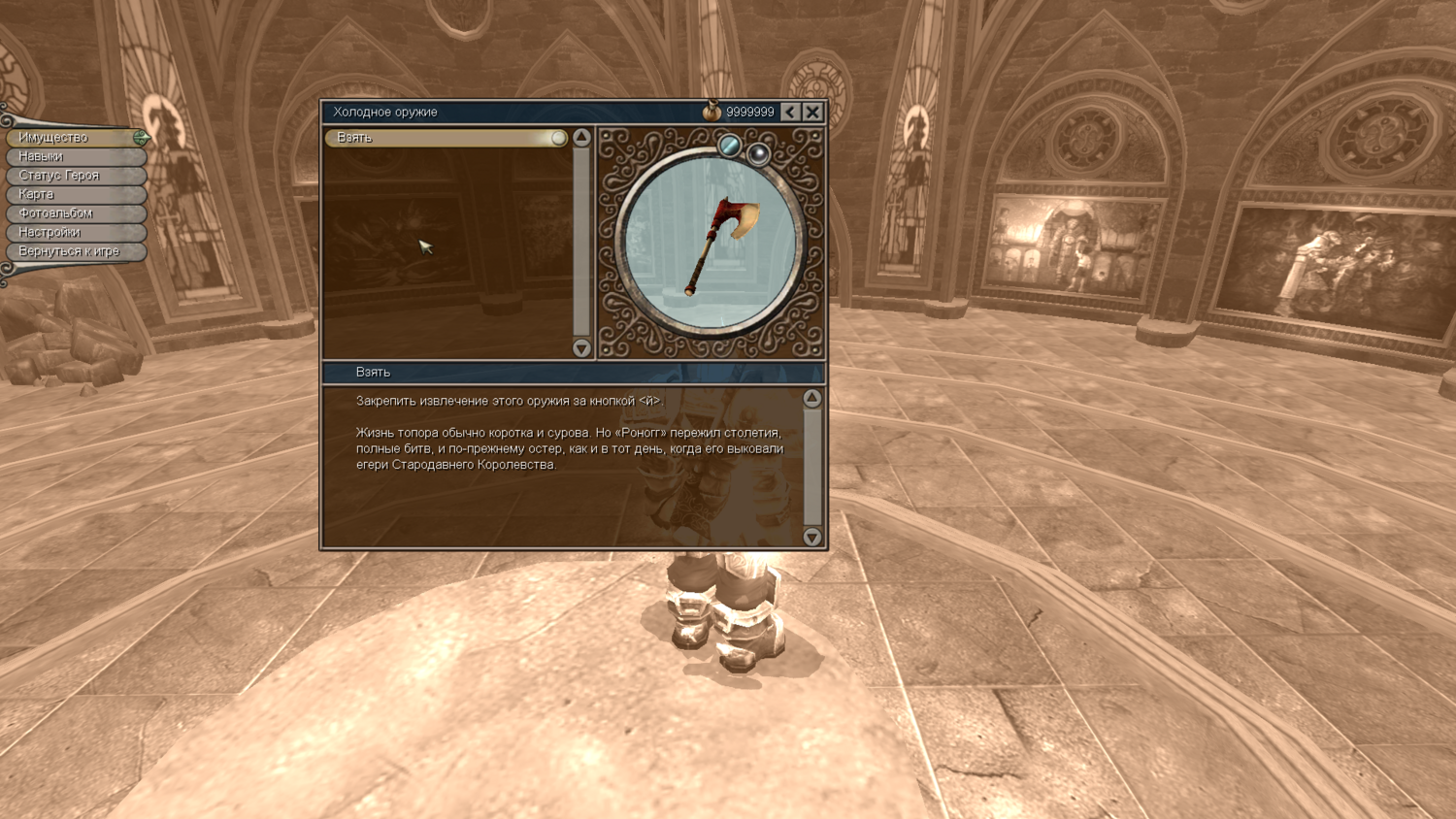Open the Имущество menu entry
The image size is (1456, 819).
(x=73, y=138)
